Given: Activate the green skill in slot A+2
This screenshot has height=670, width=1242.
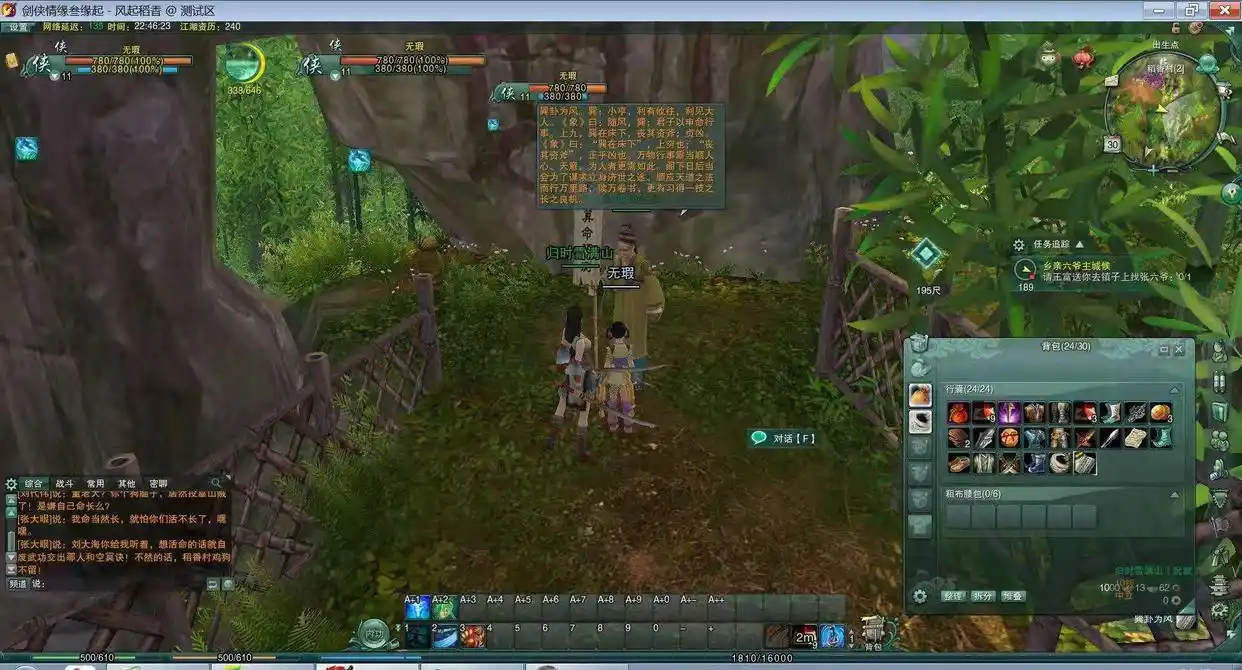Looking at the screenshot, I should pos(444,607).
